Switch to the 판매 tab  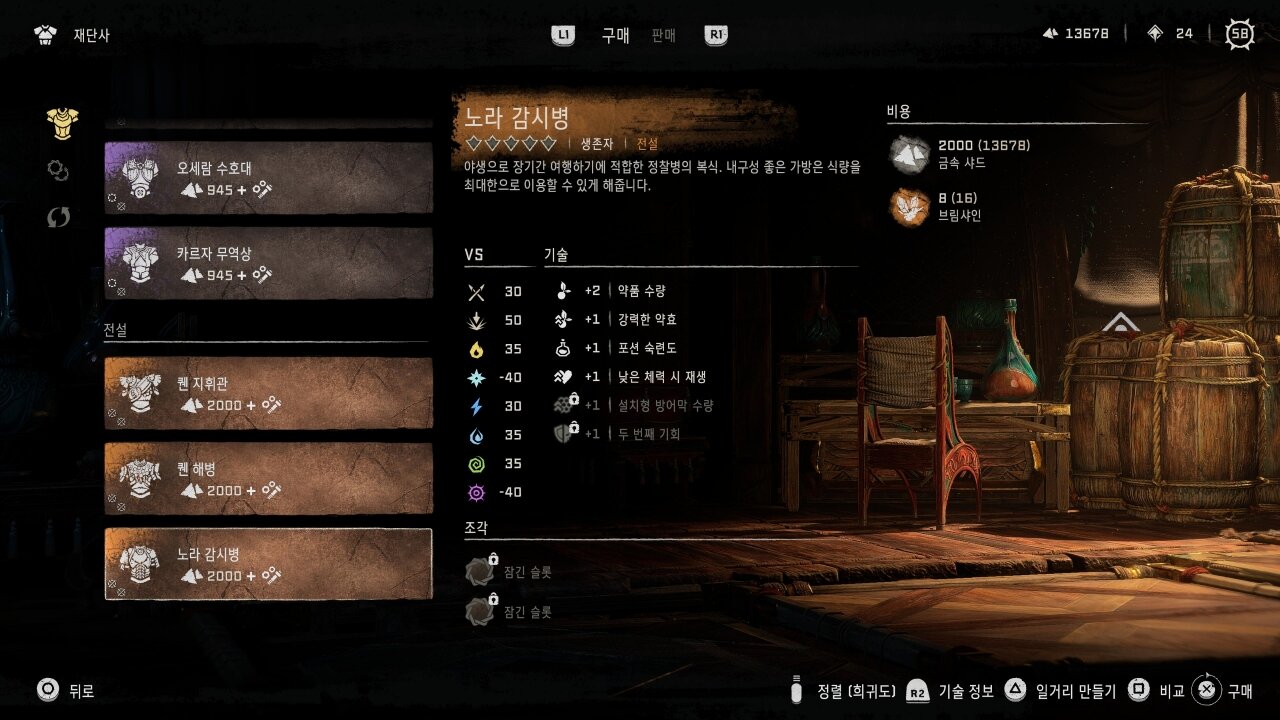pos(663,35)
